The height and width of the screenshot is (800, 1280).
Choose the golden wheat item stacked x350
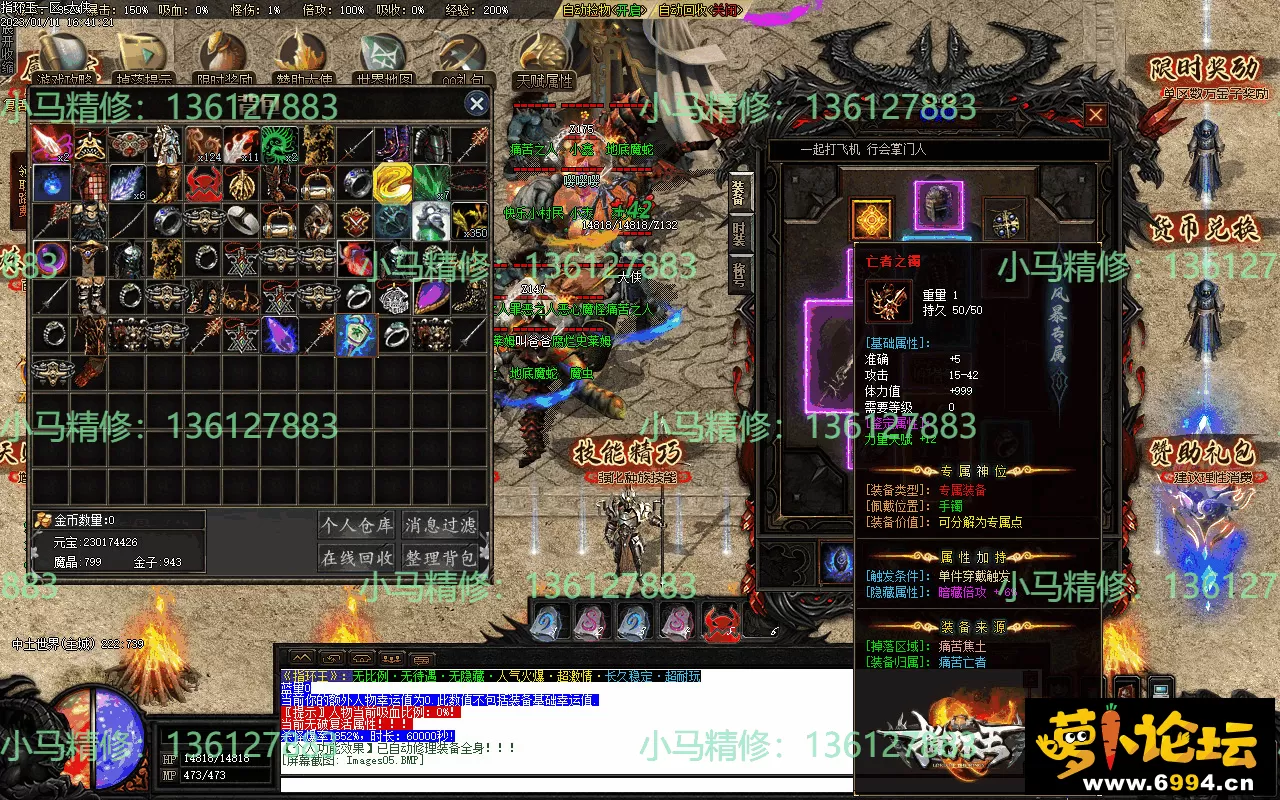coord(469,220)
